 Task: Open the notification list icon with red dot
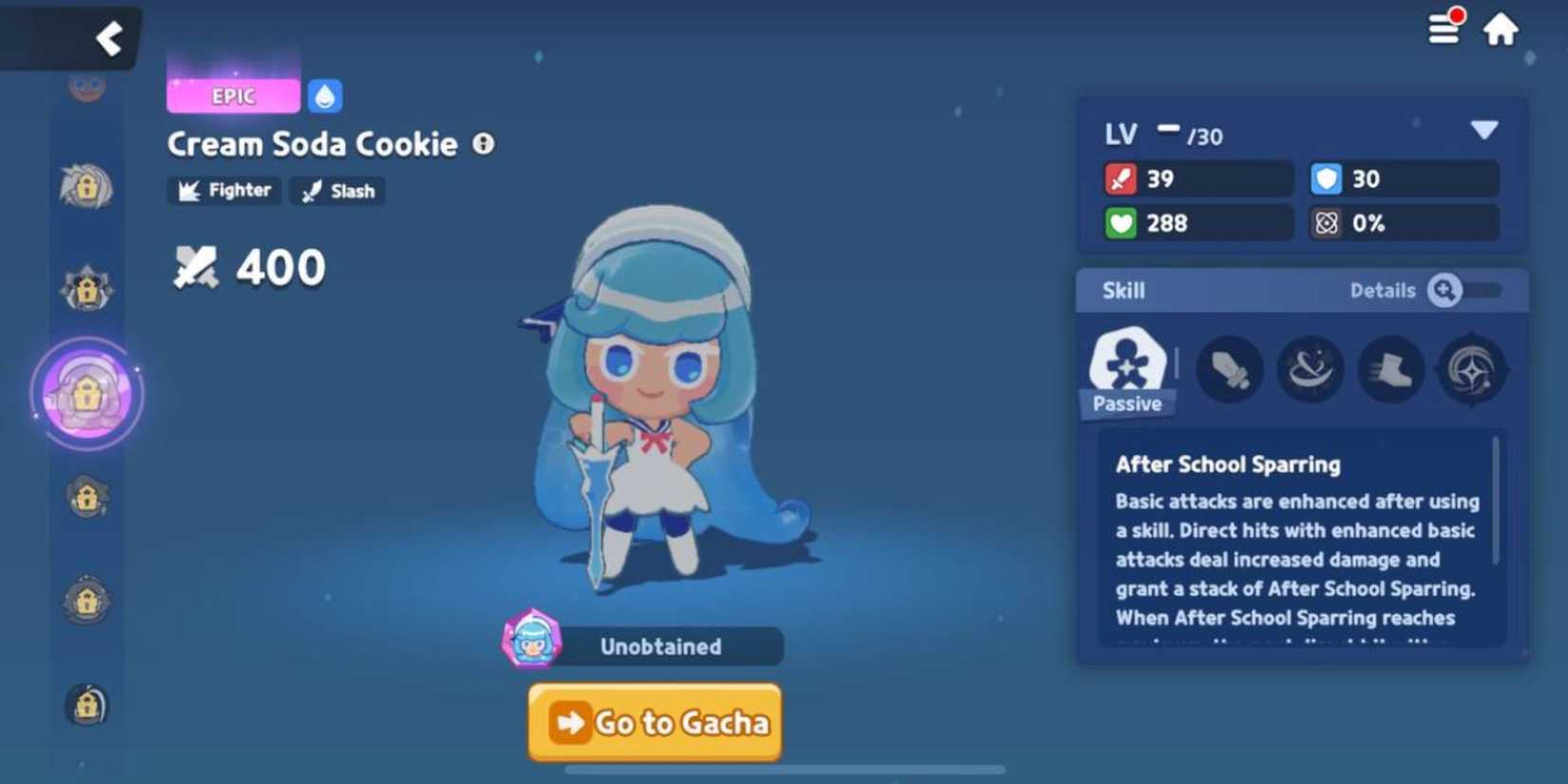pyautogui.click(x=1444, y=29)
